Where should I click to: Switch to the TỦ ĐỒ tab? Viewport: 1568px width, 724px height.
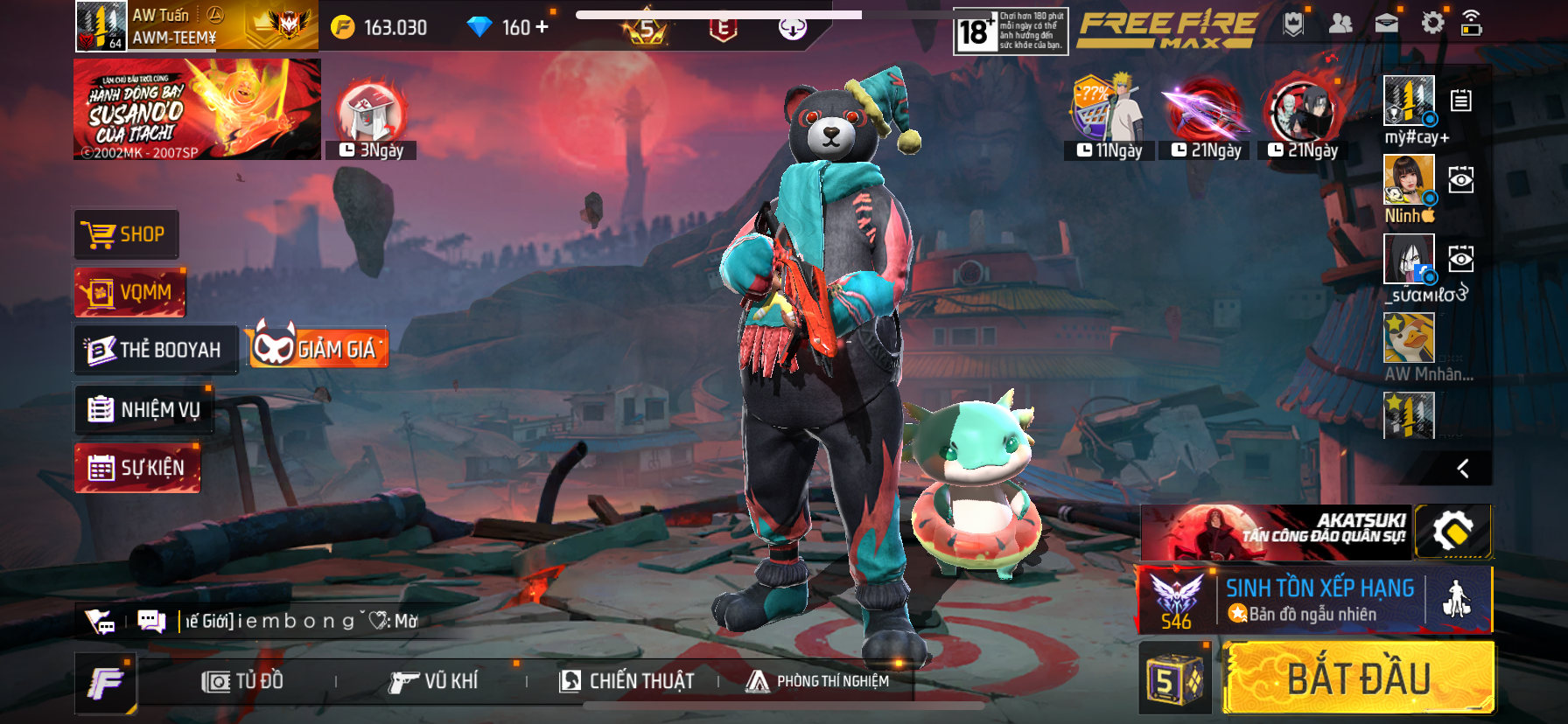[242, 681]
